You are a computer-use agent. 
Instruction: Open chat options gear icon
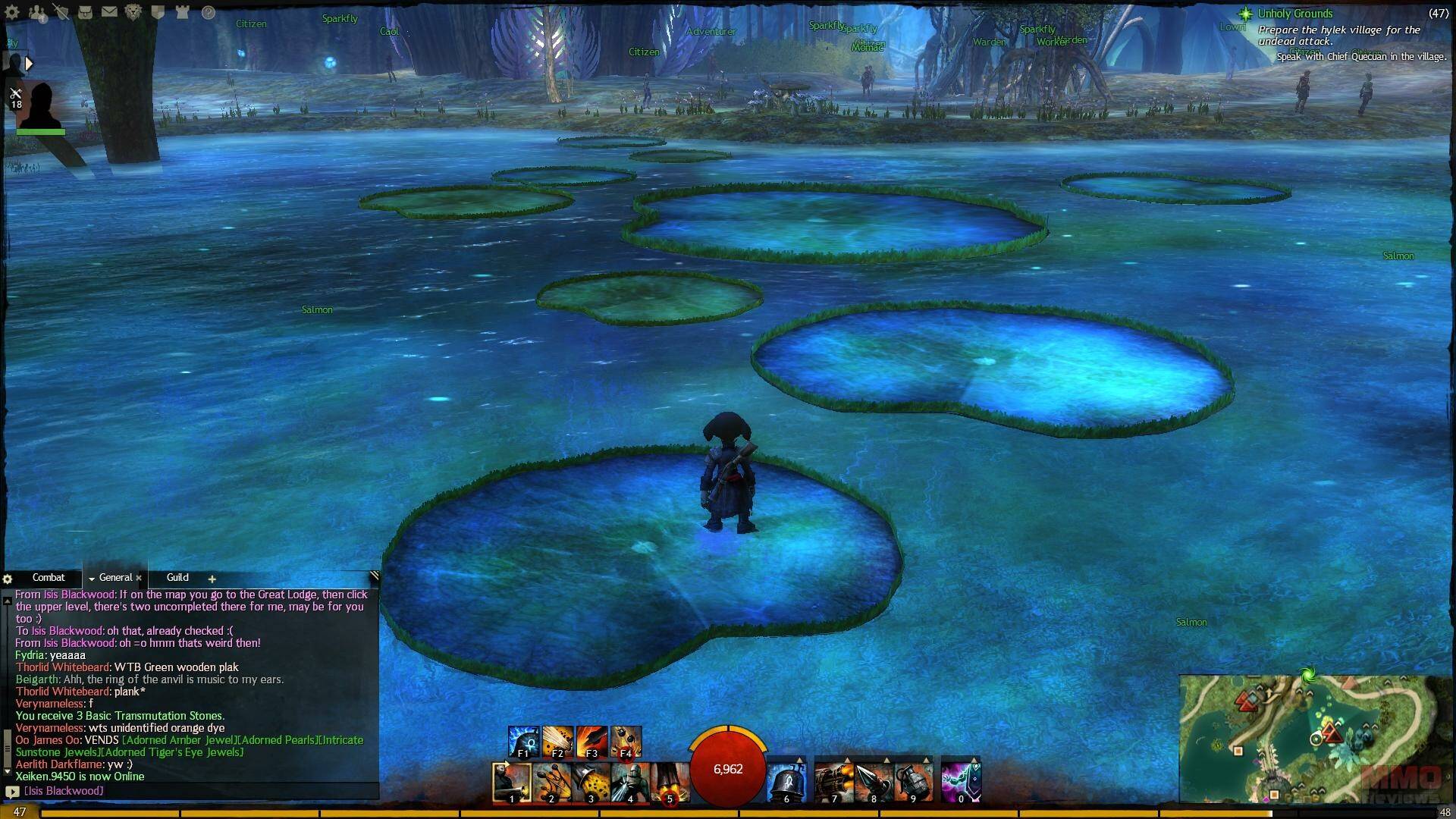[8, 579]
